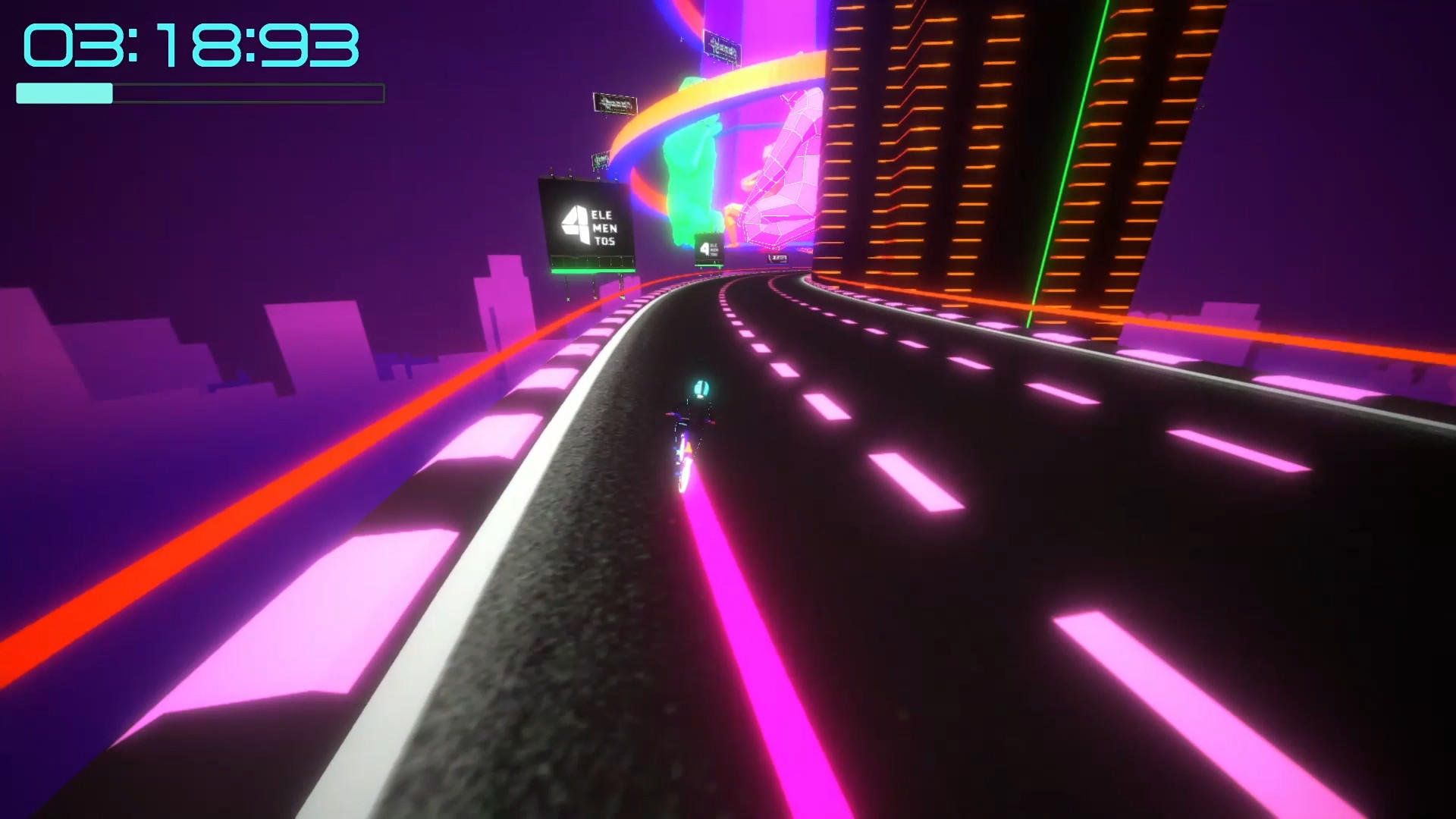Toggle the green light strip under the billboard
This screenshot has width=1456, height=819.
[x=594, y=270]
